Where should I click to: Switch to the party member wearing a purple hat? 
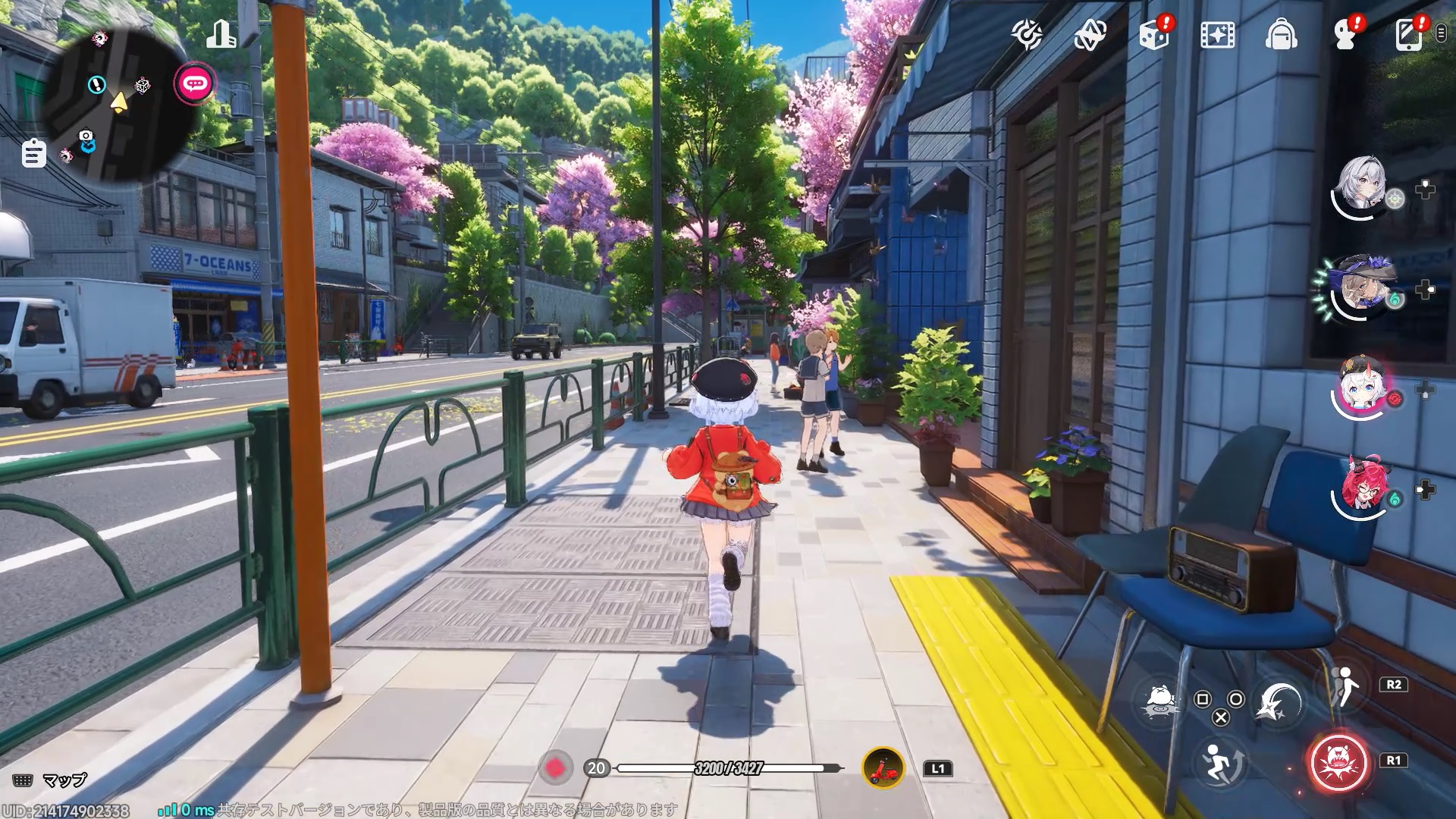pyautogui.click(x=1363, y=287)
